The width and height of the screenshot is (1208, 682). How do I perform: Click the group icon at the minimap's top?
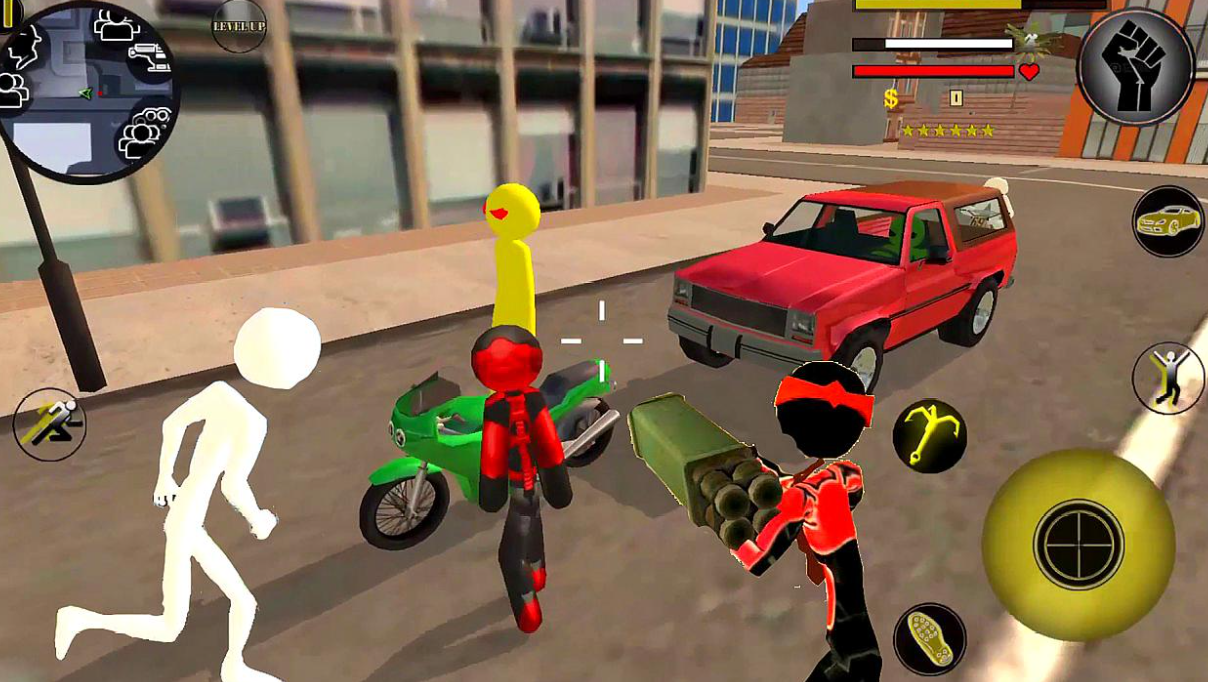[117, 25]
